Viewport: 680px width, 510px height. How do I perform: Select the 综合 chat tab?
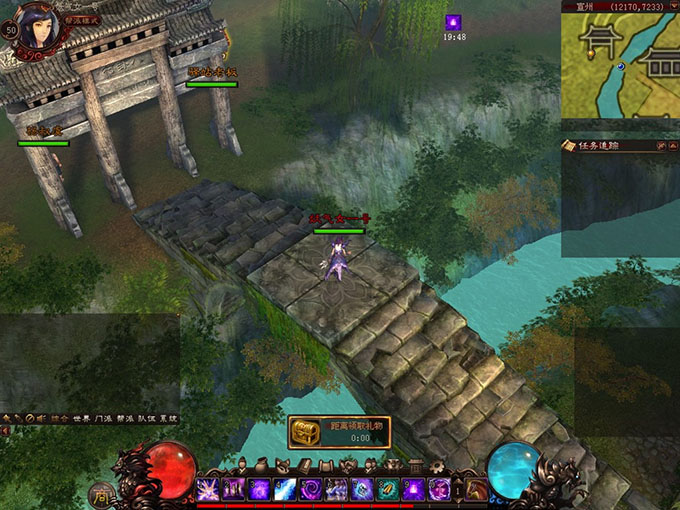[59, 418]
